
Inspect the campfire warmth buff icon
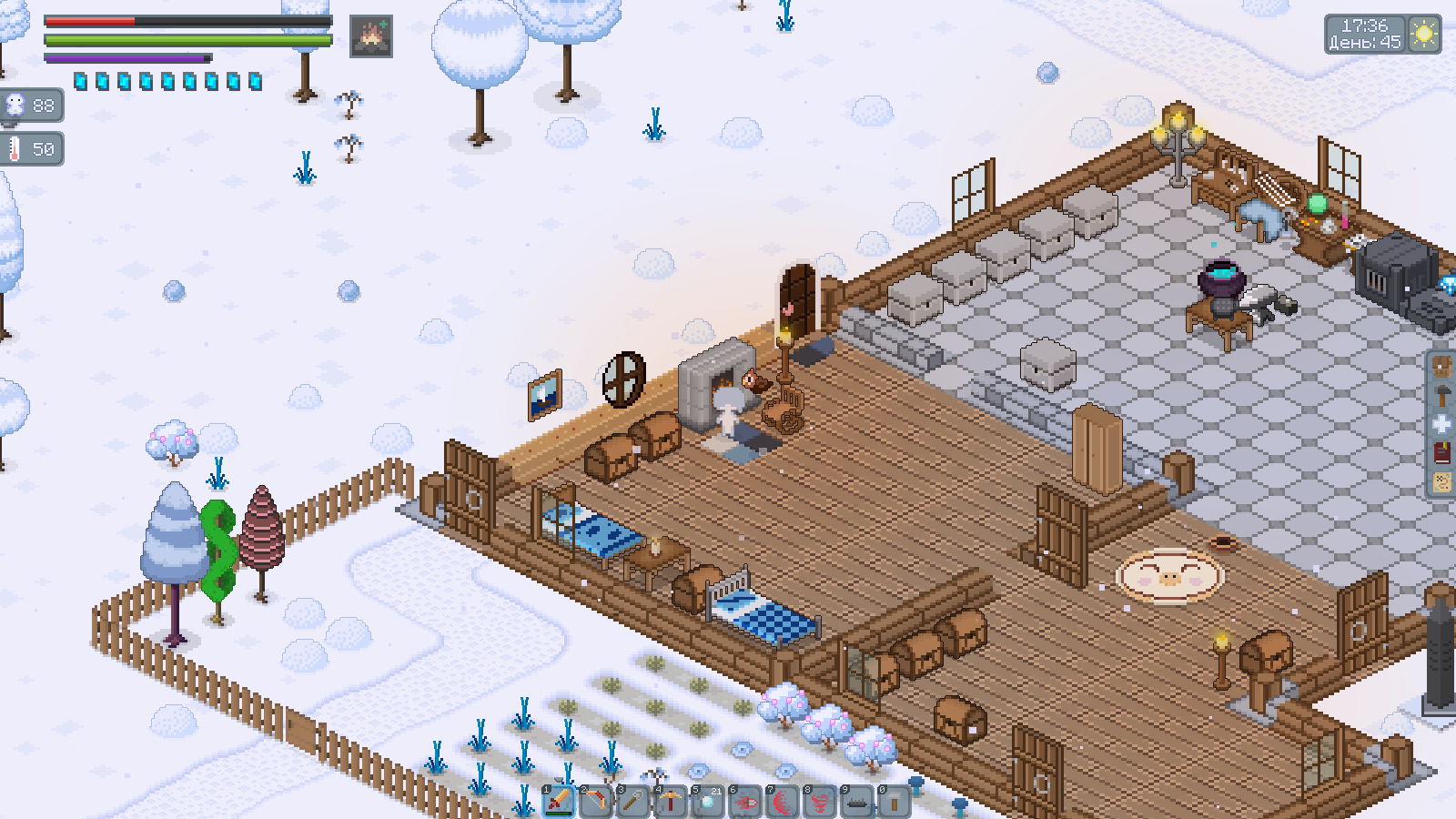click(371, 36)
